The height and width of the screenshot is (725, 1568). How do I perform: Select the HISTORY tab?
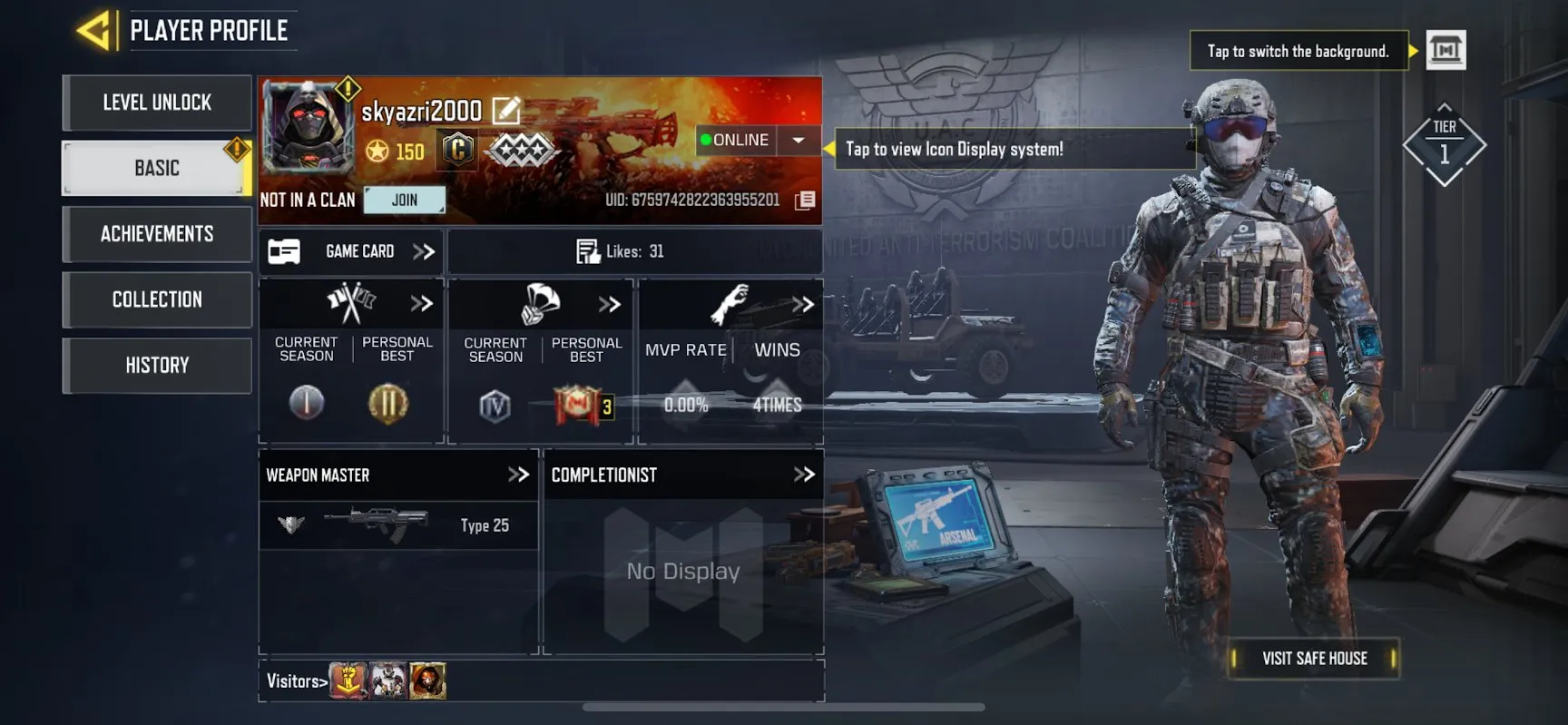pyautogui.click(x=156, y=366)
